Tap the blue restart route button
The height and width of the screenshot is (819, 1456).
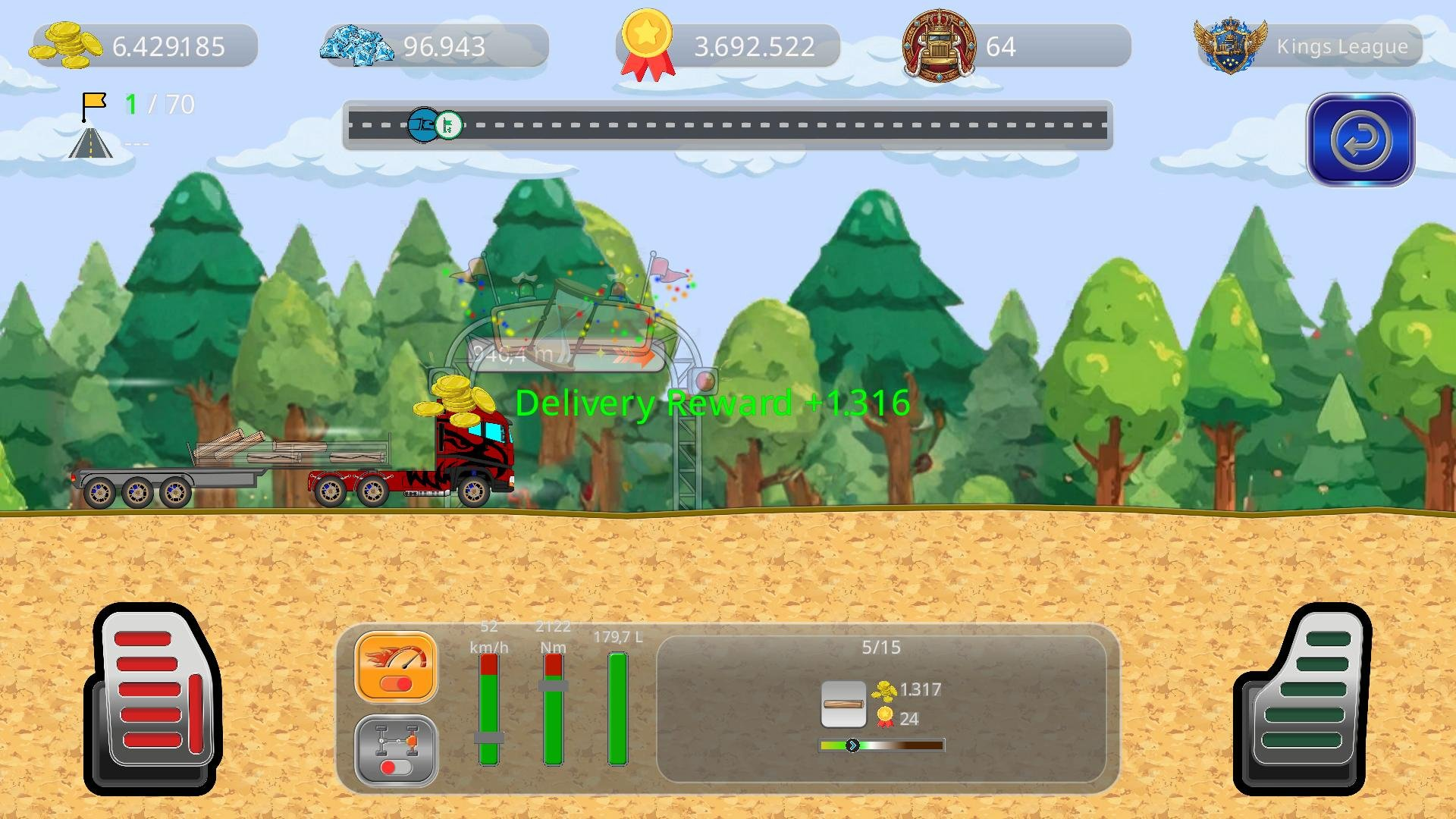1360,141
